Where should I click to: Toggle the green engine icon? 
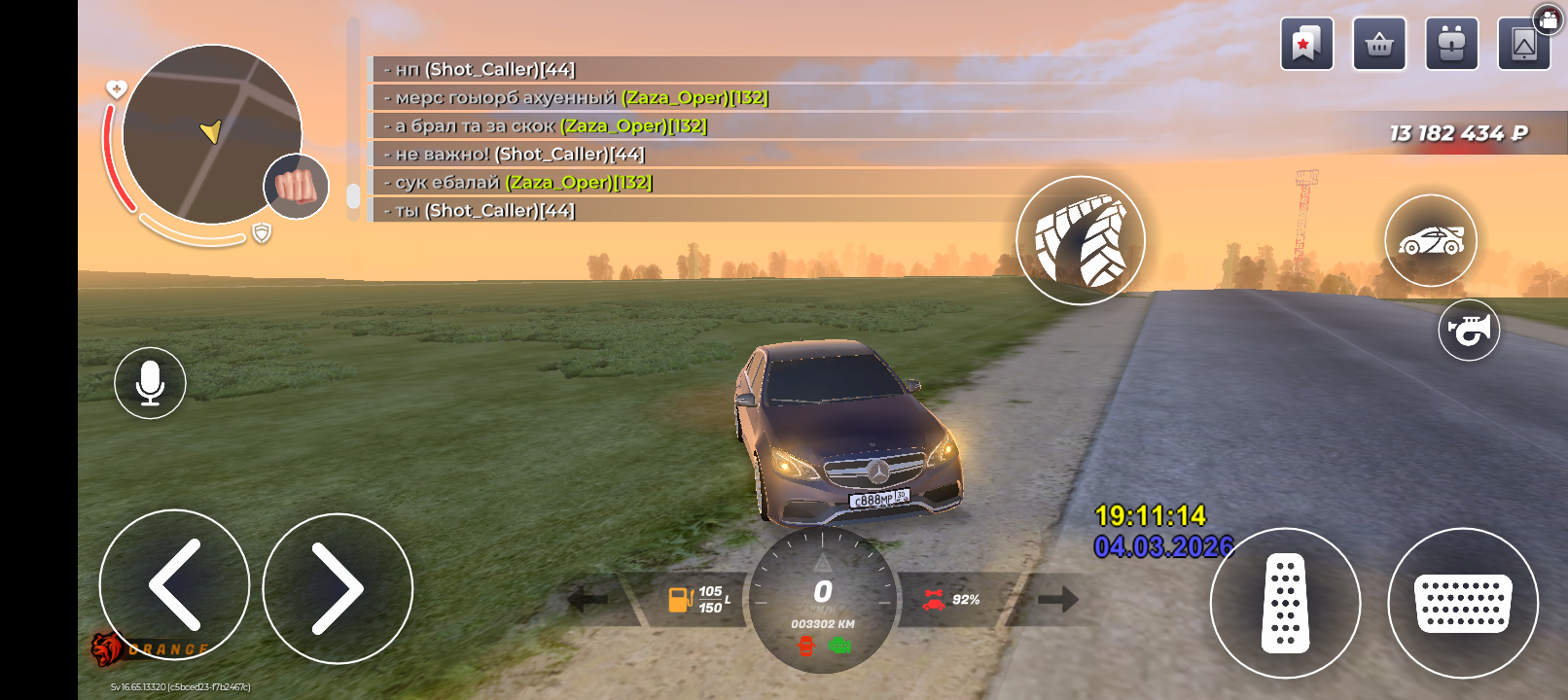839,646
